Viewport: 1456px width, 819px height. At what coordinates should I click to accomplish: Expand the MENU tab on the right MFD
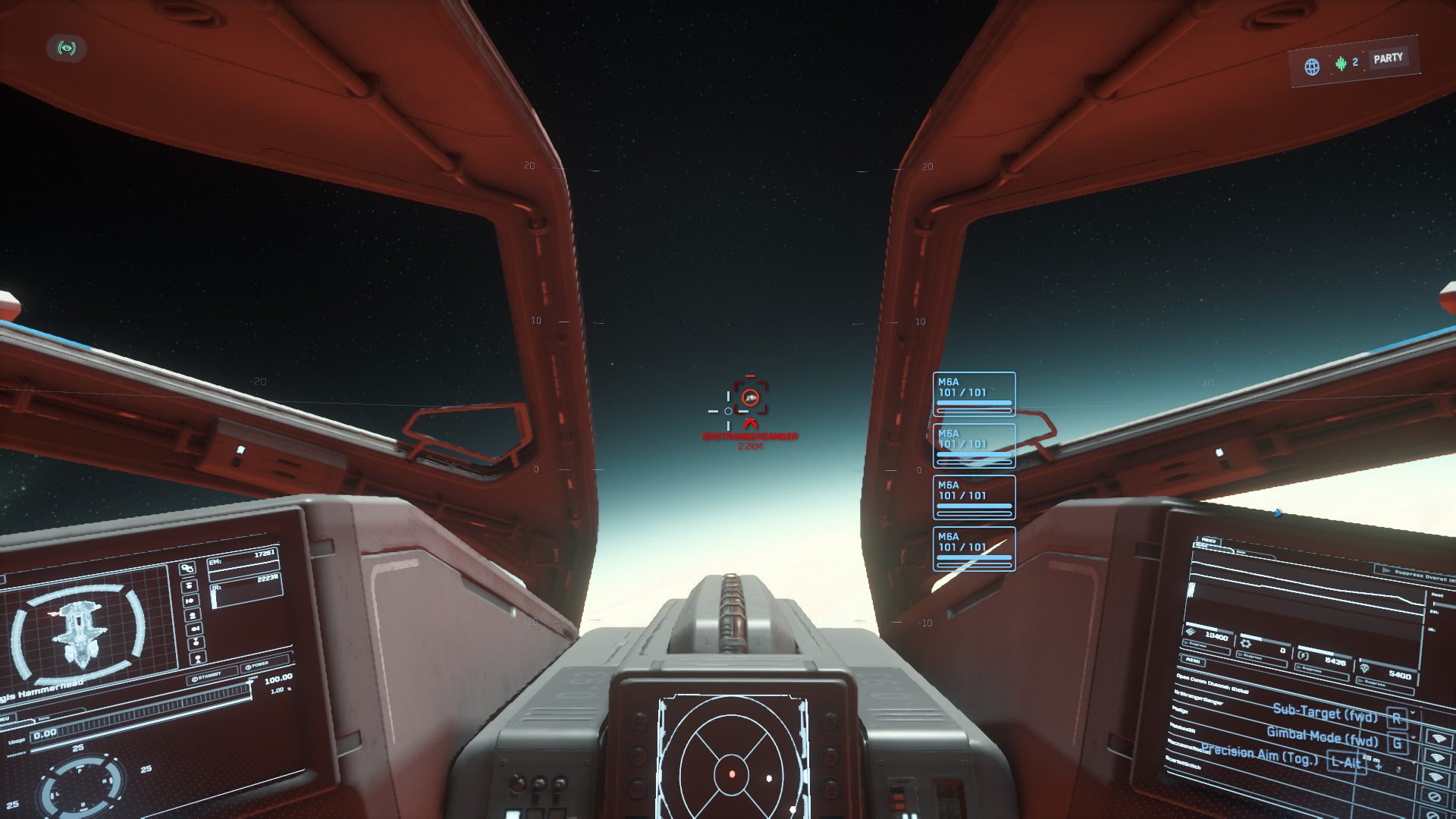[1208, 540]
